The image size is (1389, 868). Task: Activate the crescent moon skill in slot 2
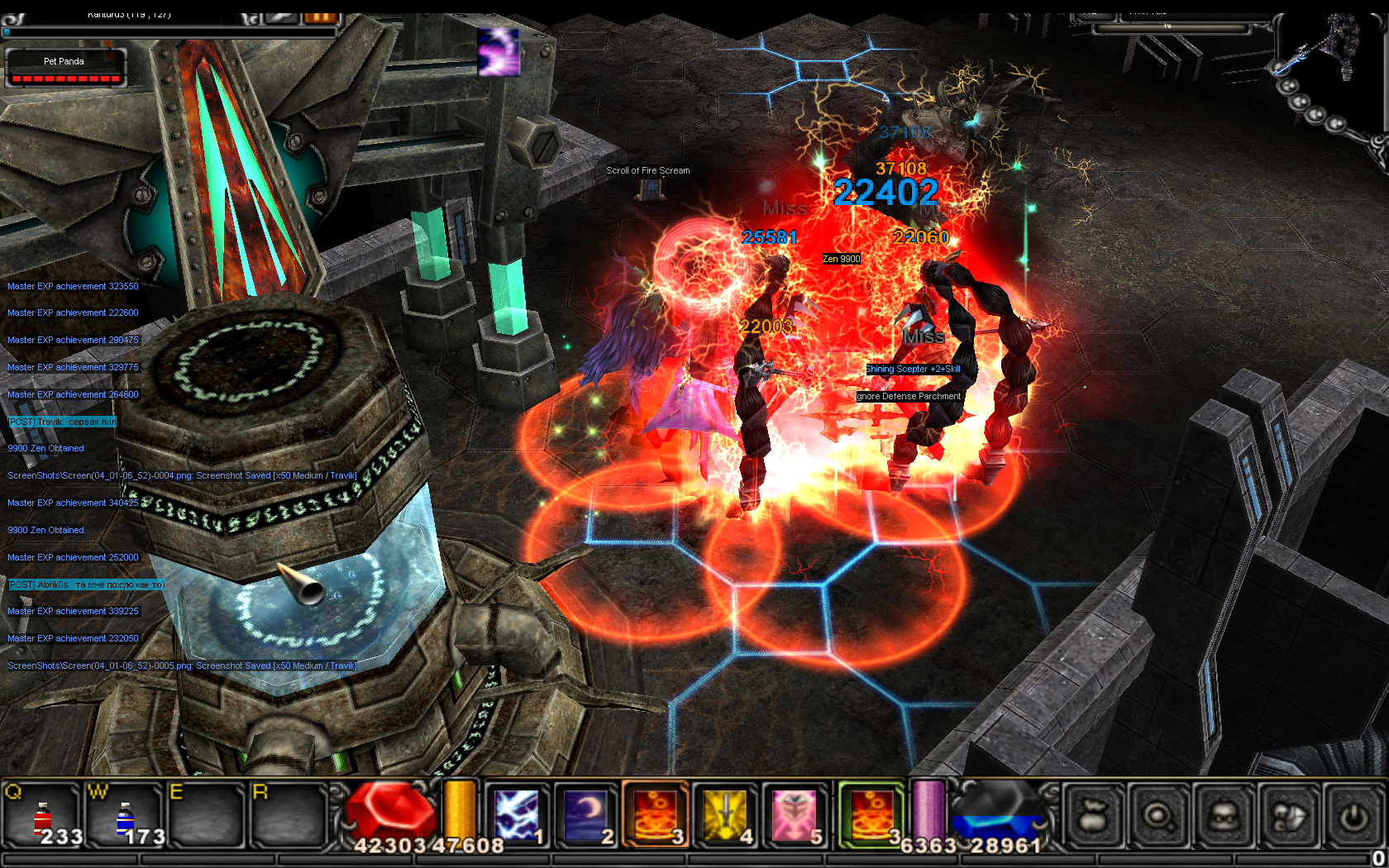pyautogui.click(x=586, y=815)
